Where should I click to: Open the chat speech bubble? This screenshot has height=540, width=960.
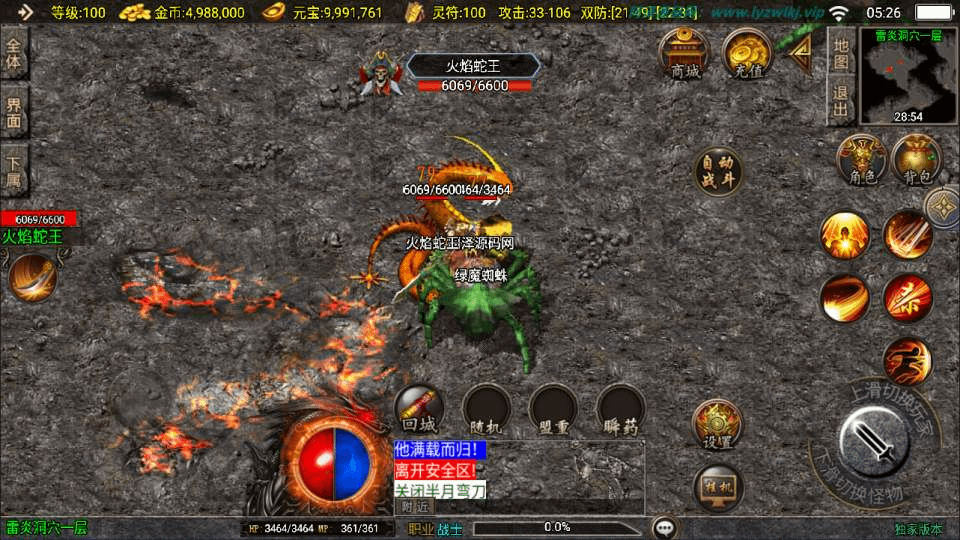664,527
